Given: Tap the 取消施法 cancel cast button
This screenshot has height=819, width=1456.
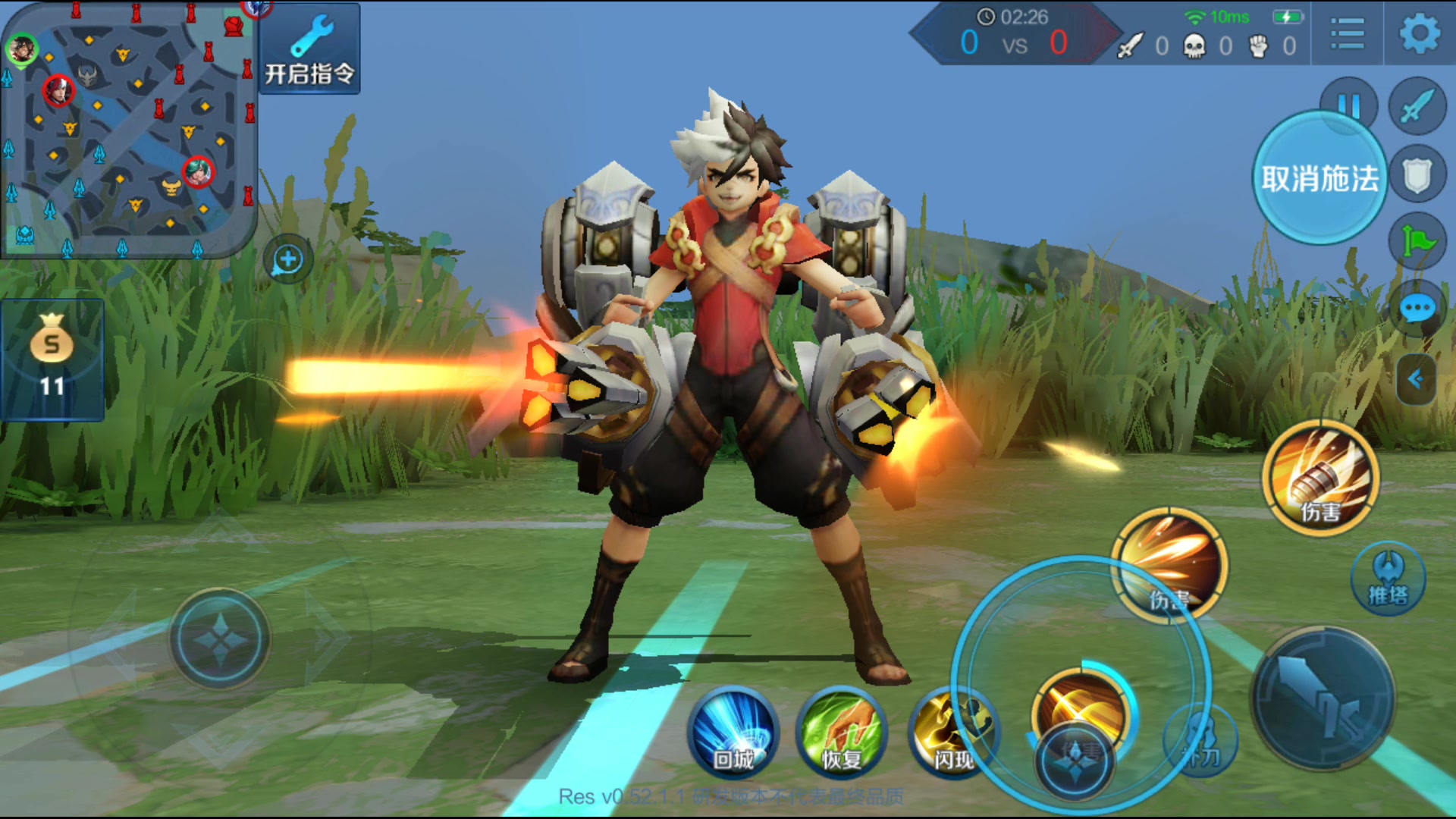Looking at the screenshot, I should (1319, 179).
